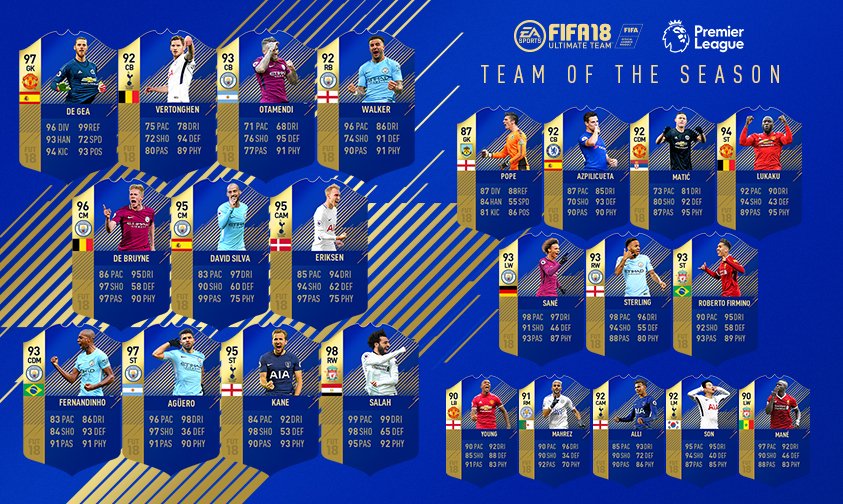
Task: Pick the Mahrez card
Action: tap(553, 425)
